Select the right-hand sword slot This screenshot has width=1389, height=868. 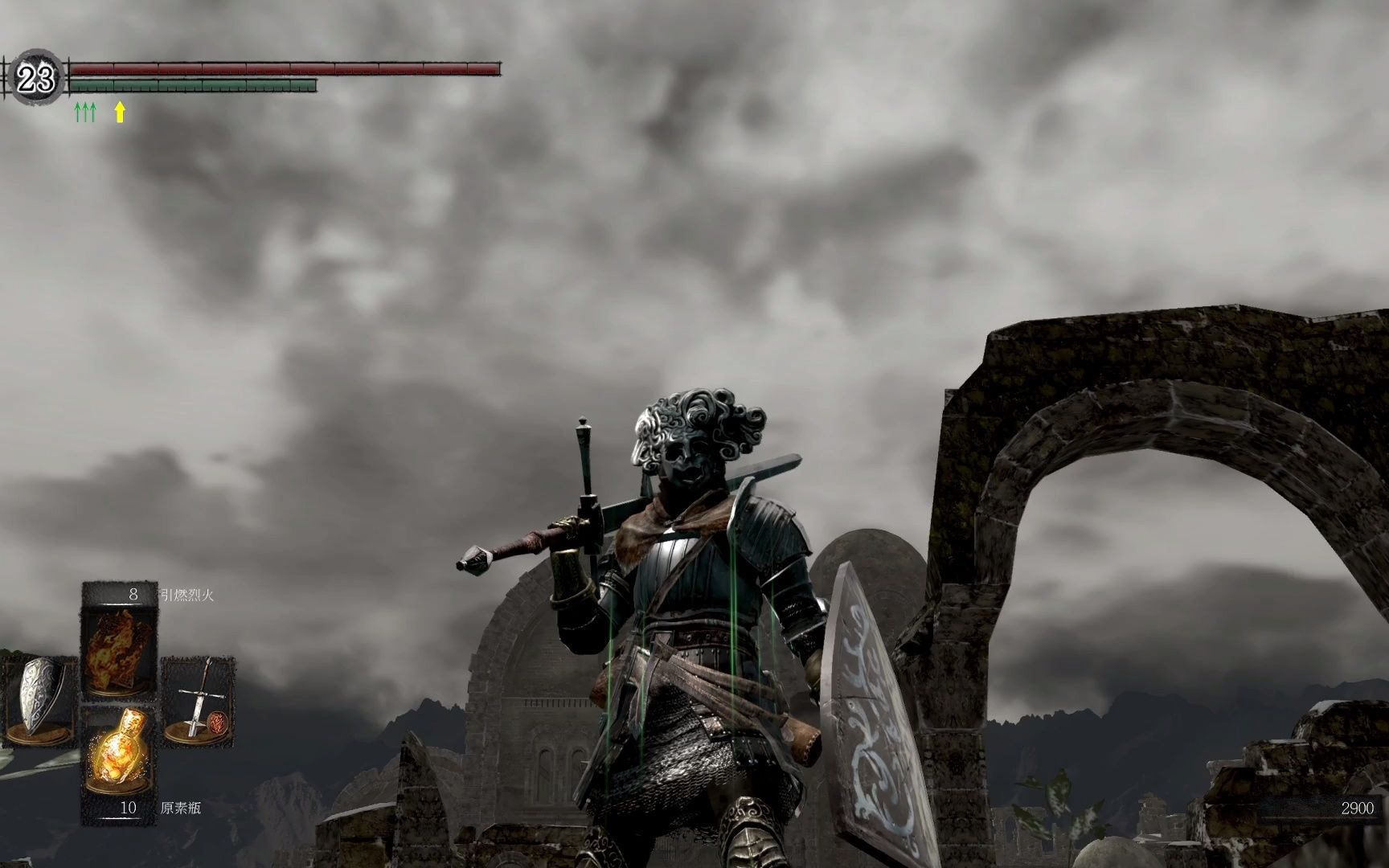tap(199, 699)
